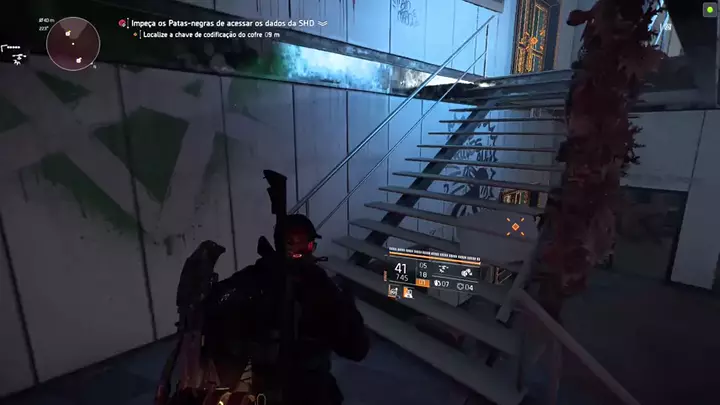Expand the mission objective chevron arrow
This screenshot has width=720, height=405.
[323, 21]
